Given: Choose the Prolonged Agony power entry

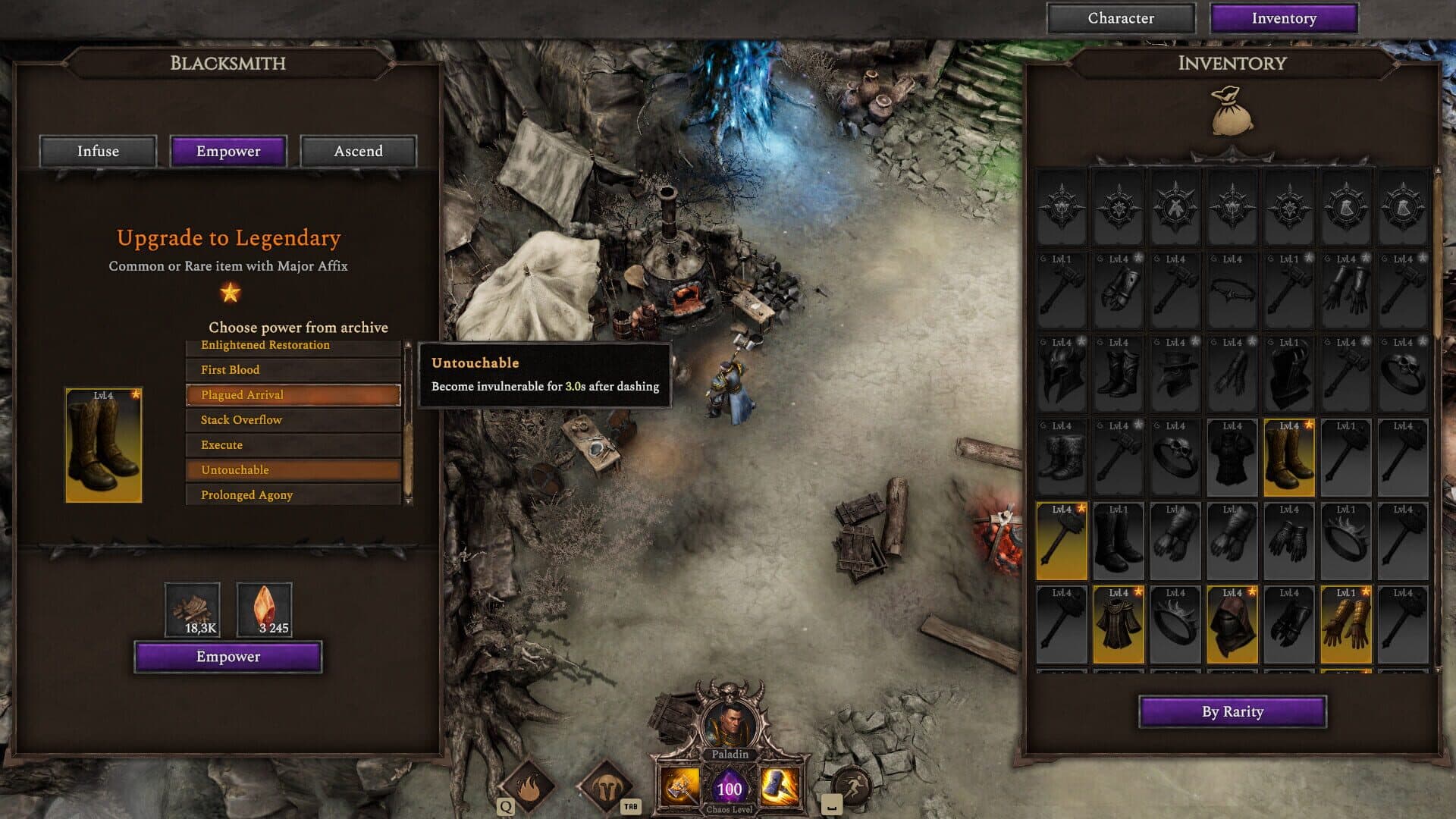Looking at the screenshot, I should pyautogui.click(x=293, y=494).
